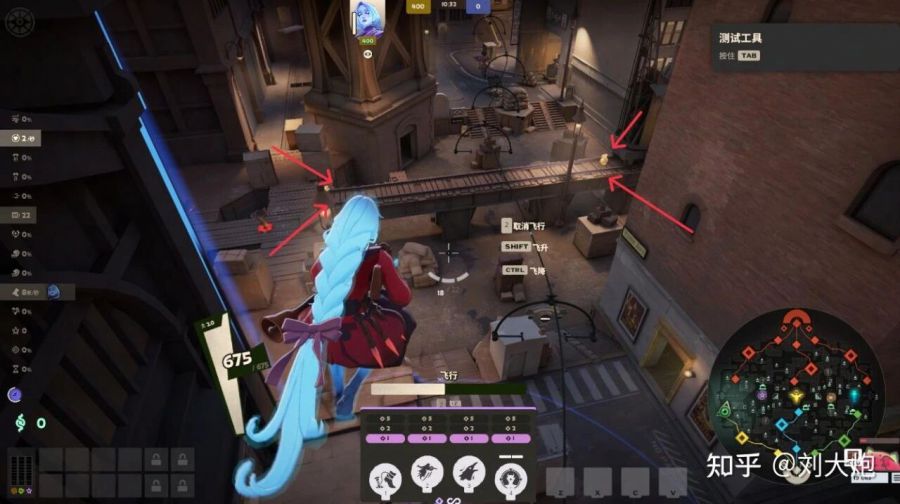This screenshot has height=504, width=900.
Task: Click the purple upgrade pill above ability 4
Action: [x=511, y=437]
